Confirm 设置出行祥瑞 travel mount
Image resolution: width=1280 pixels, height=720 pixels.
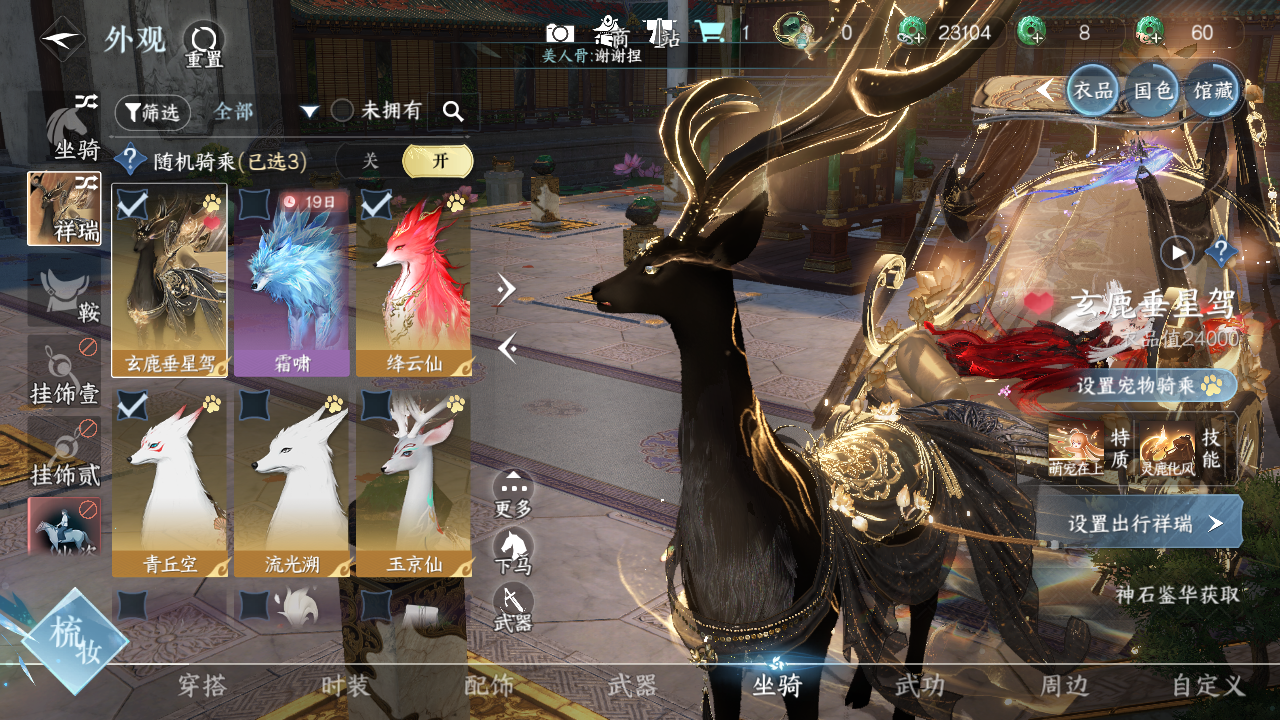(x=1142, y=523)
